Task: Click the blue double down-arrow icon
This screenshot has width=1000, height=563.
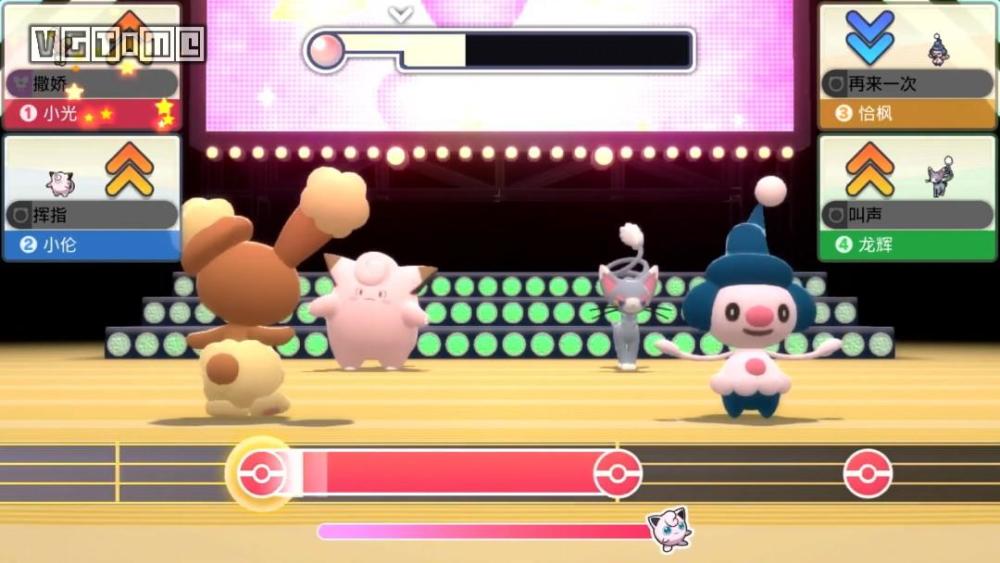Action: point(869,38)
